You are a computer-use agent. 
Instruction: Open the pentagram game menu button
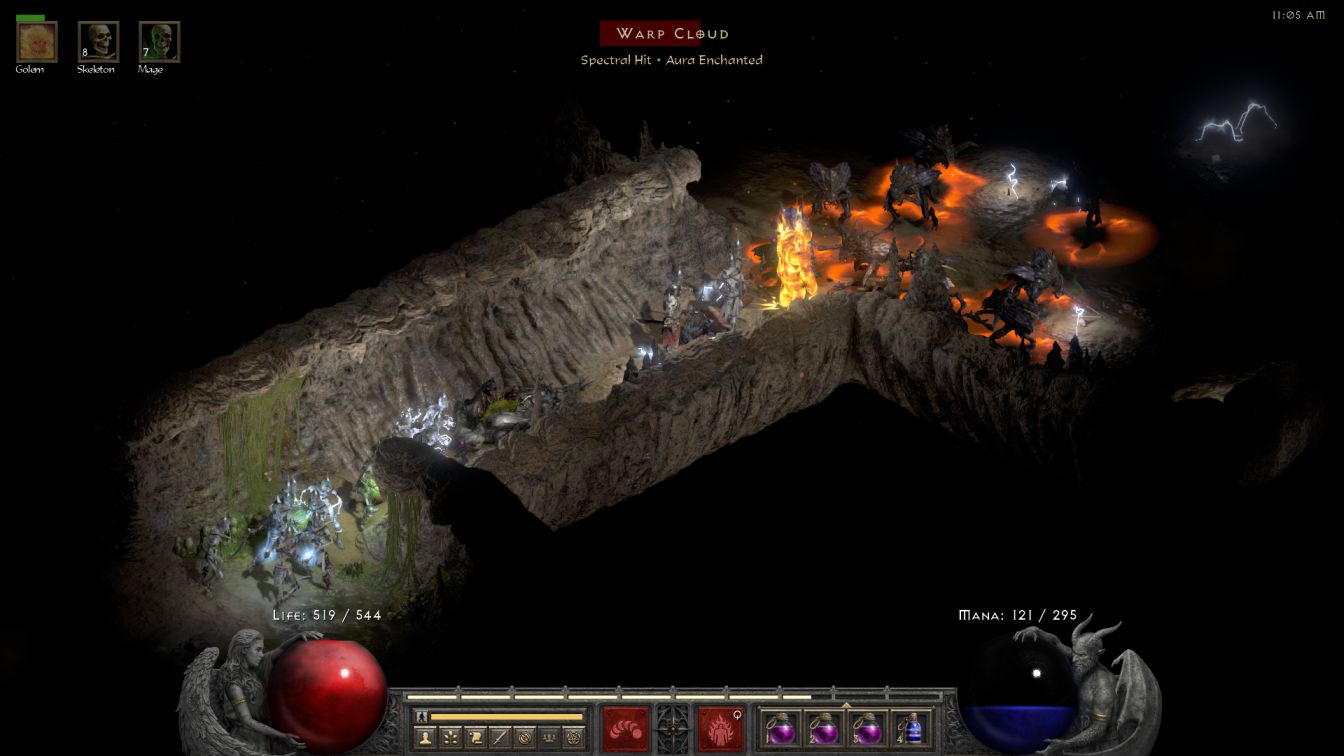[573, 738]
